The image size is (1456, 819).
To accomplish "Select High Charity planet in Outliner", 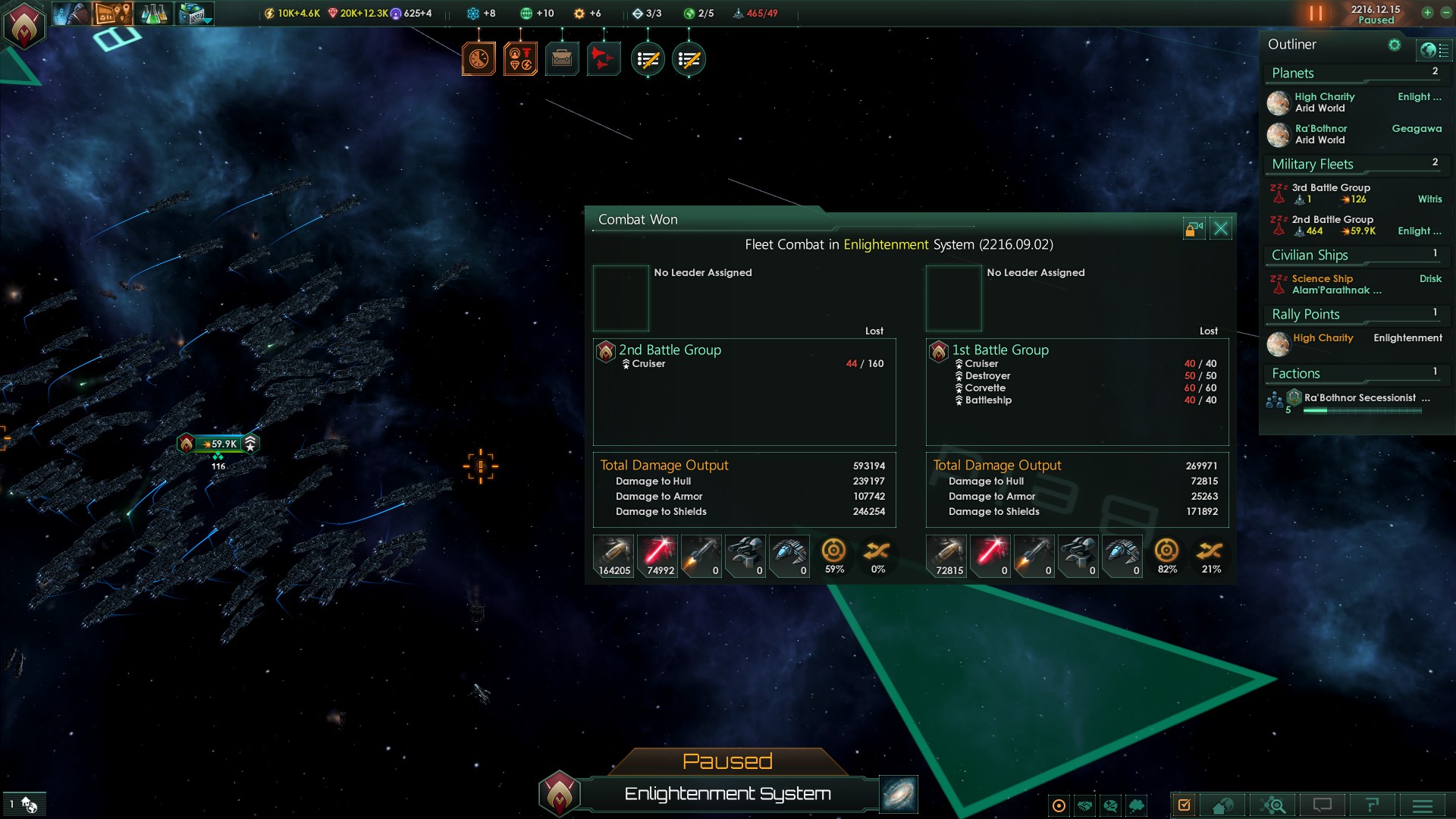I will [1324, 102].
